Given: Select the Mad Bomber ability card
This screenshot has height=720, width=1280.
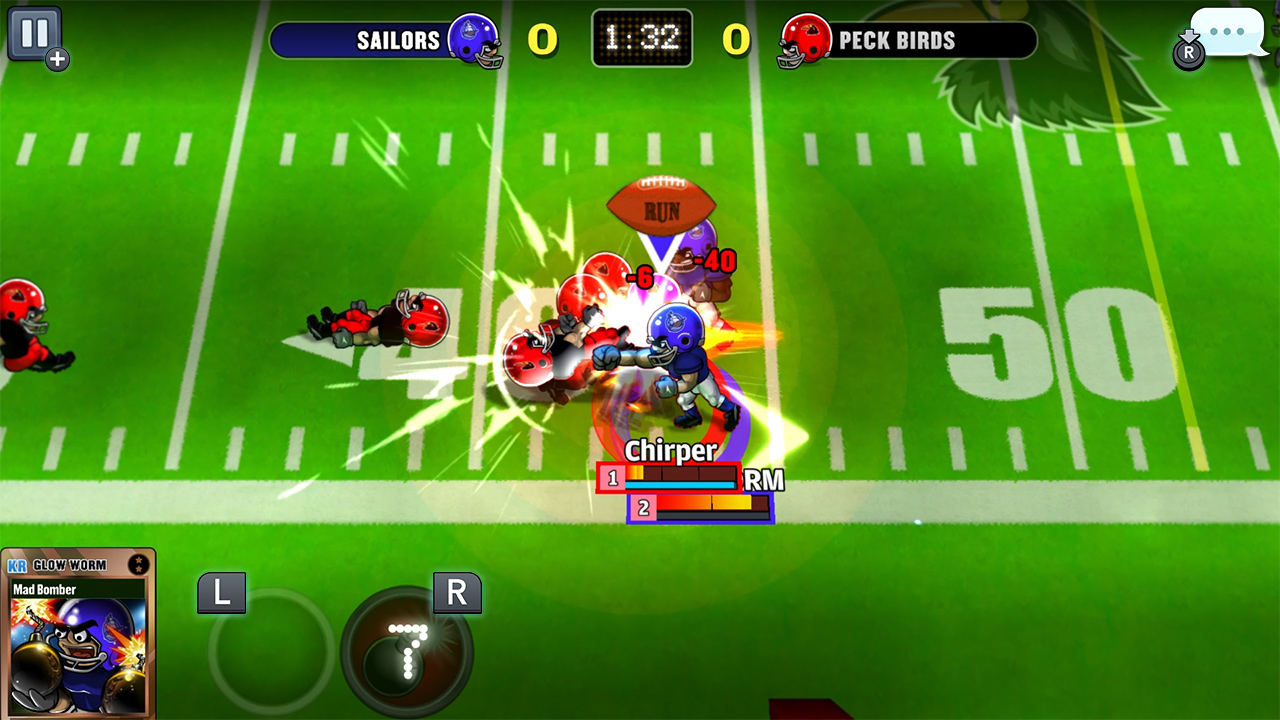Looking at the screenshot, I should [x=77, y=640].
